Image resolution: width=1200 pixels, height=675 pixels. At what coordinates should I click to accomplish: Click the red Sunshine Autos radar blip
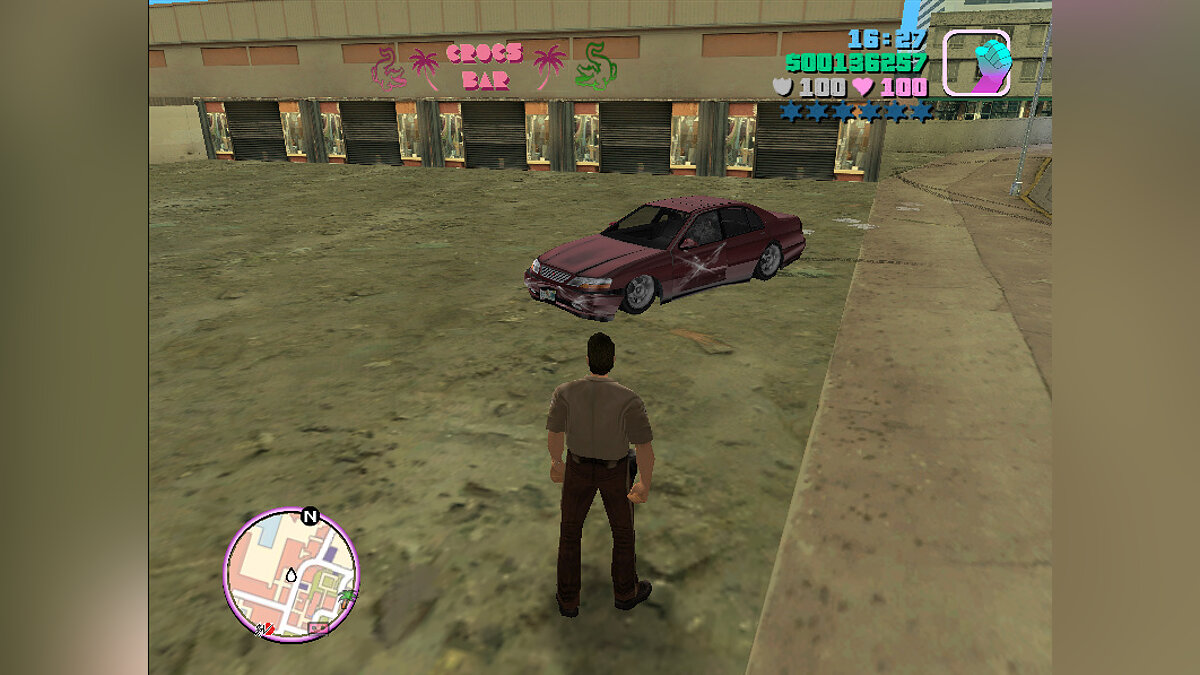(x=267, y=630)
